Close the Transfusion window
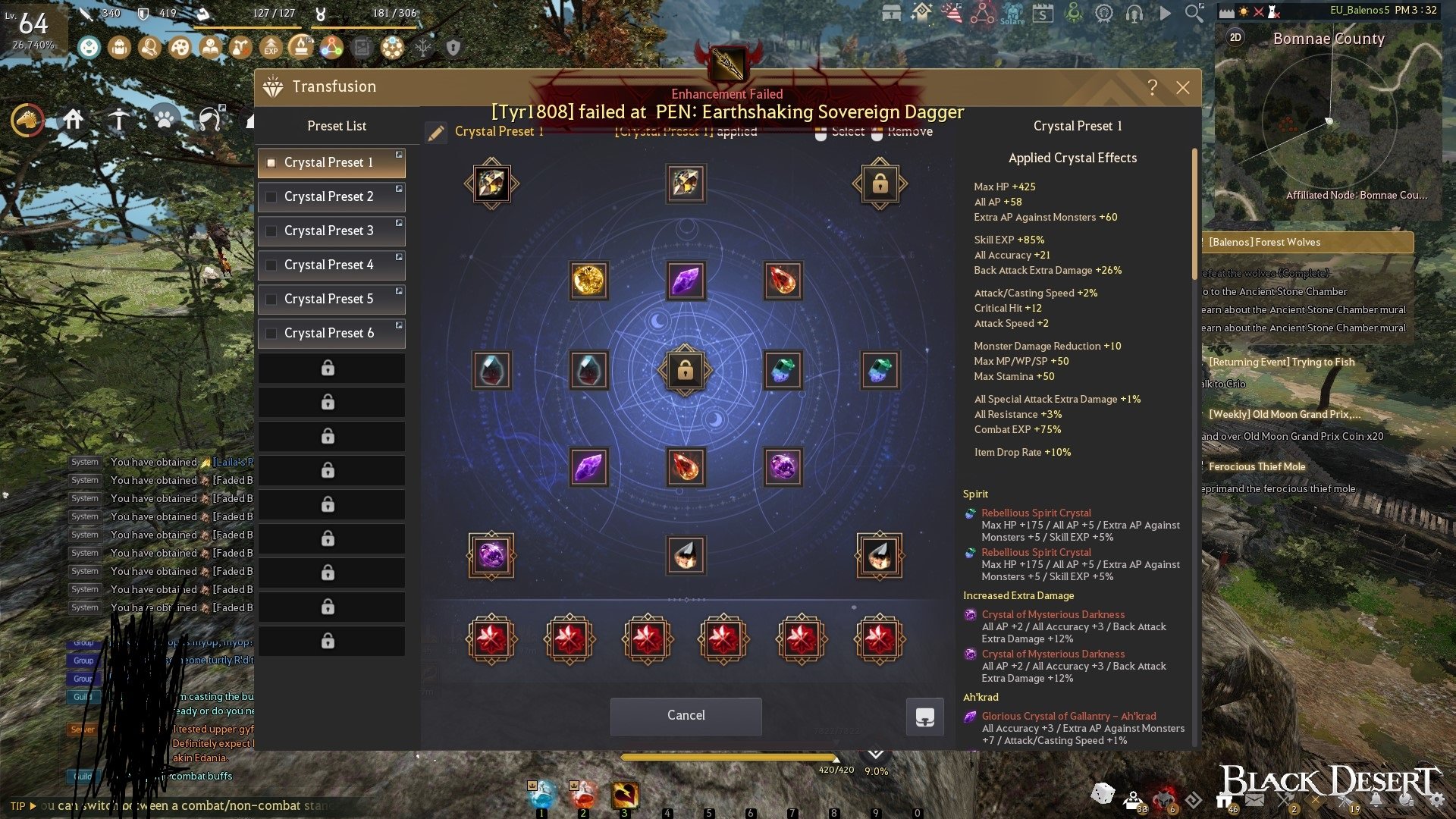The width and height of the screenshot is (1456, 819). tap(1182, 87)
